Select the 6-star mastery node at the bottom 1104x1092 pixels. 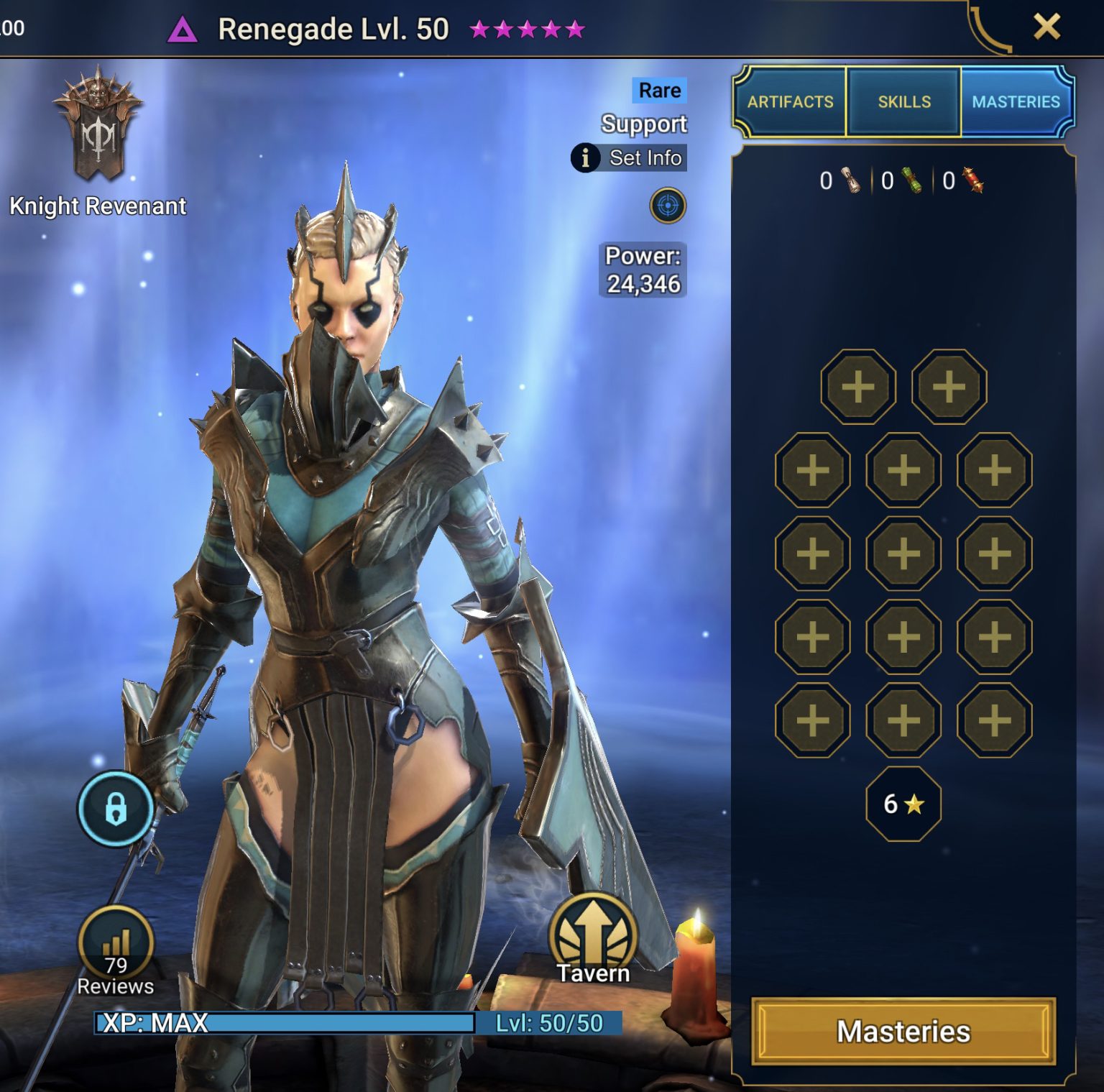(x=904, y=805)
